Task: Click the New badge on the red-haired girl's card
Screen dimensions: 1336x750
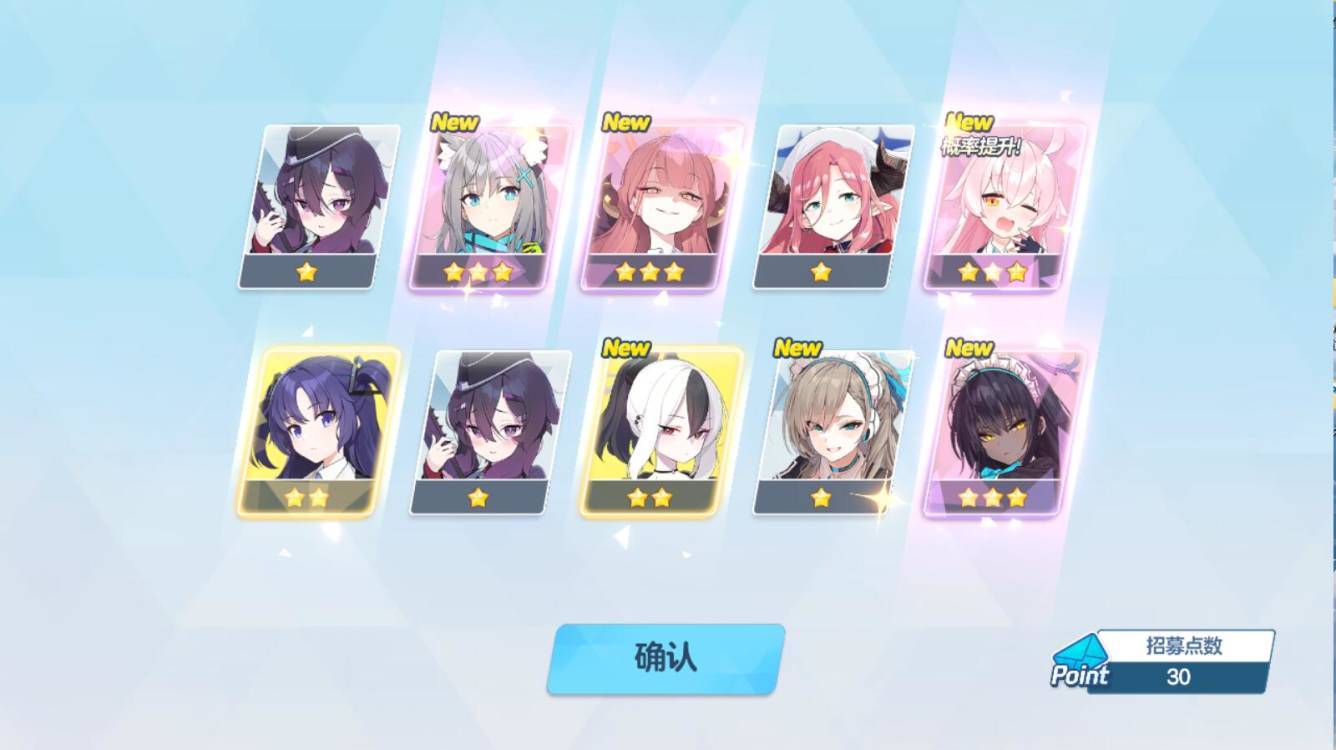Action: pyautogui.click(x=629, y=124)
